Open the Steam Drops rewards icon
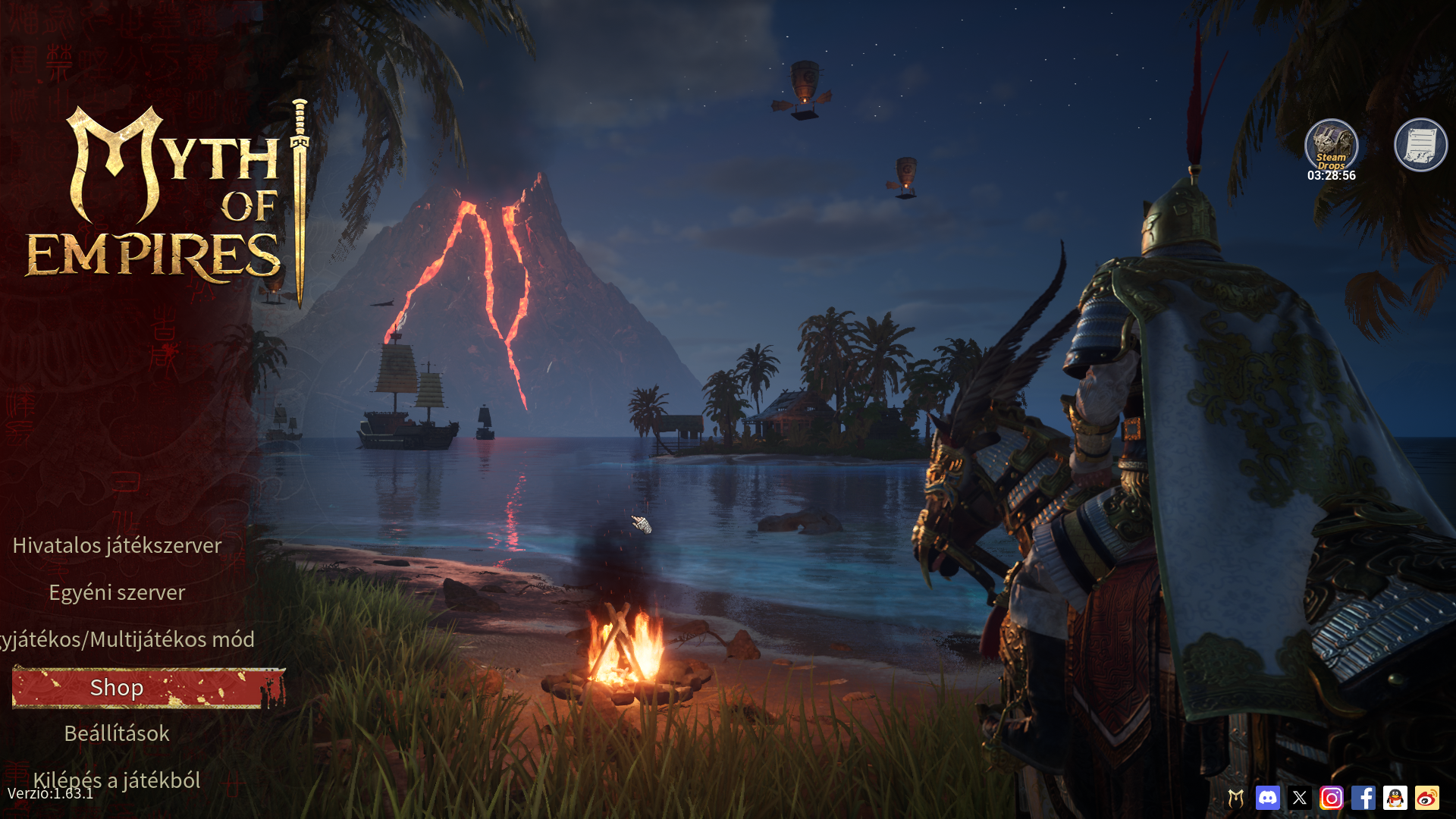Viewport: 1456px width, 819px height. [x=1331, y=146]
